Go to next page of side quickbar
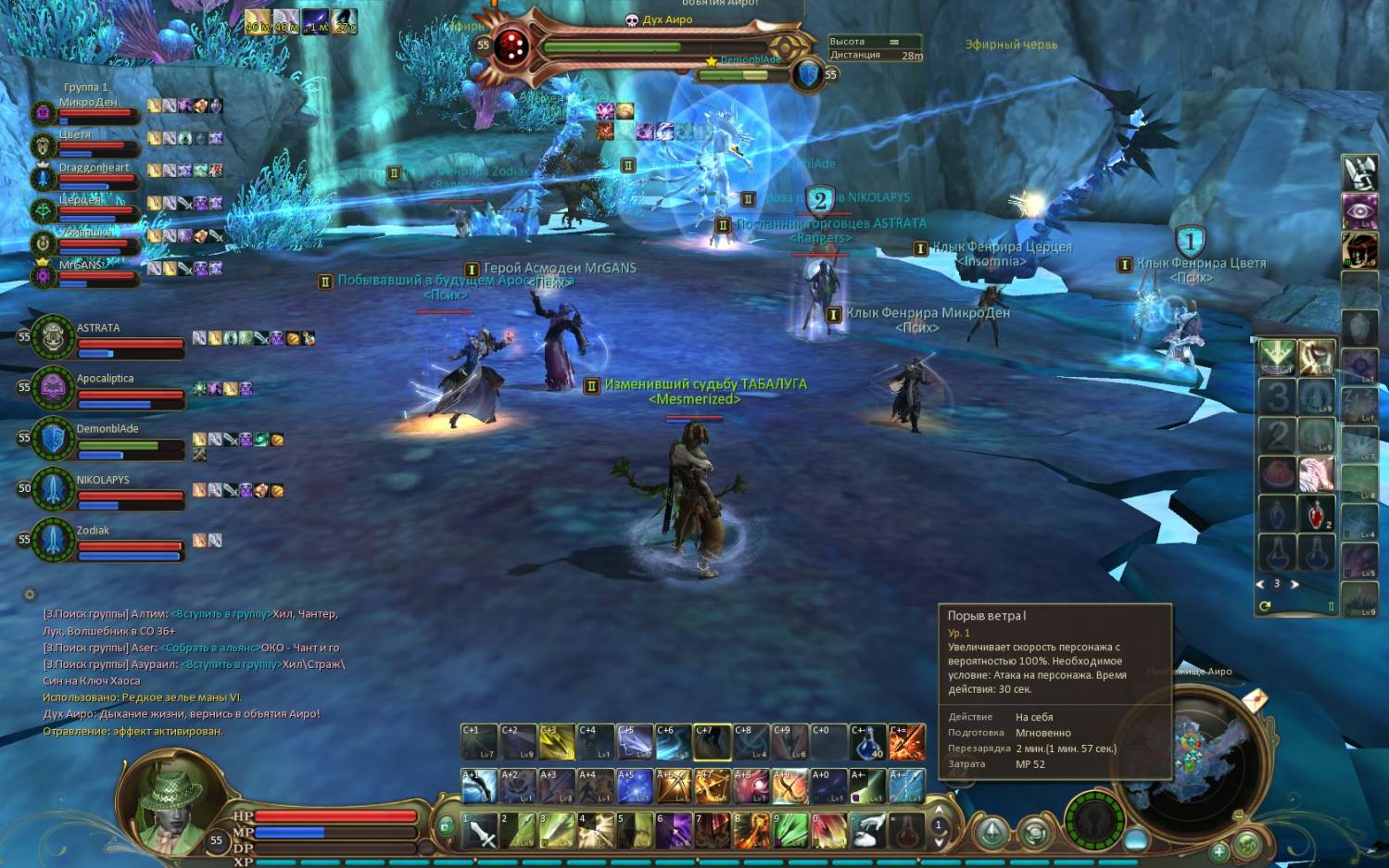 (x=1294, y=585)
